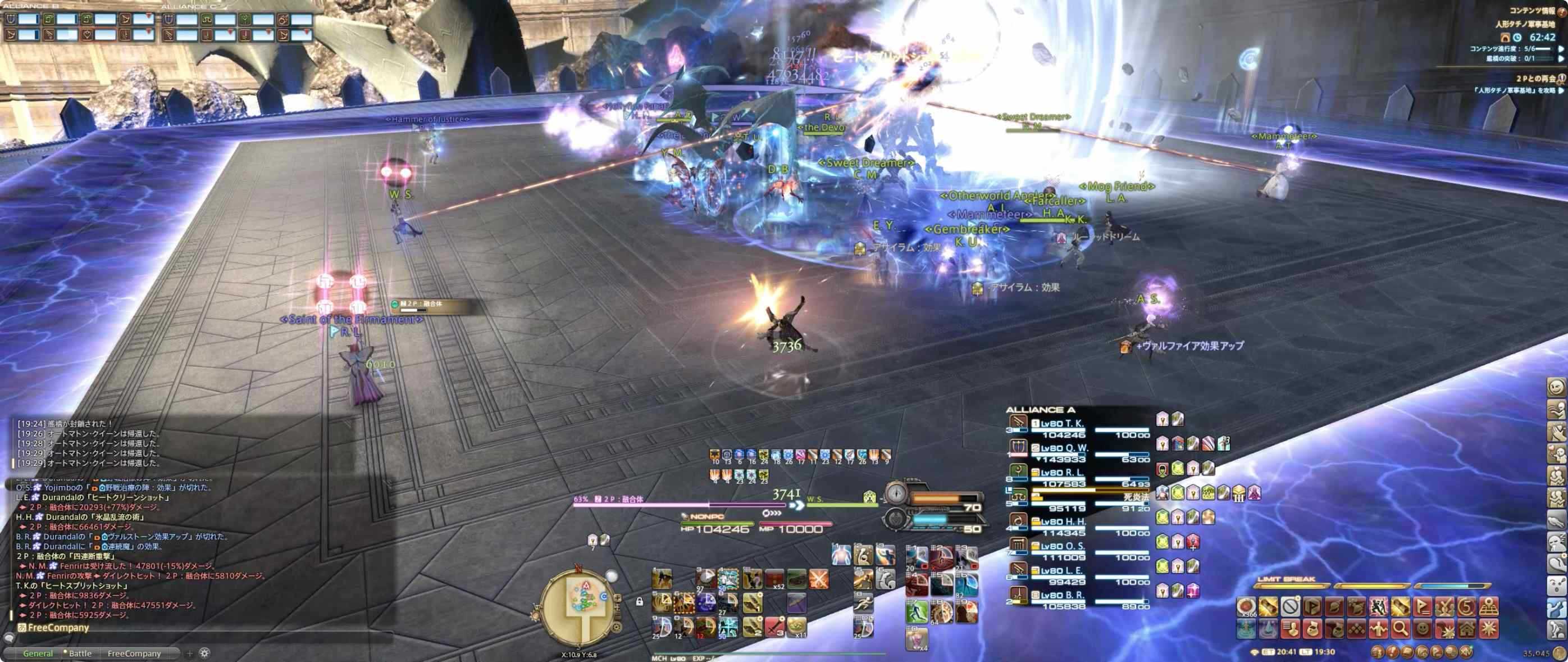This screenshot has height=662, width=1568.
Task: Click the 死炎法 status icon in the Alliance A list
Action: [1136, 496]
